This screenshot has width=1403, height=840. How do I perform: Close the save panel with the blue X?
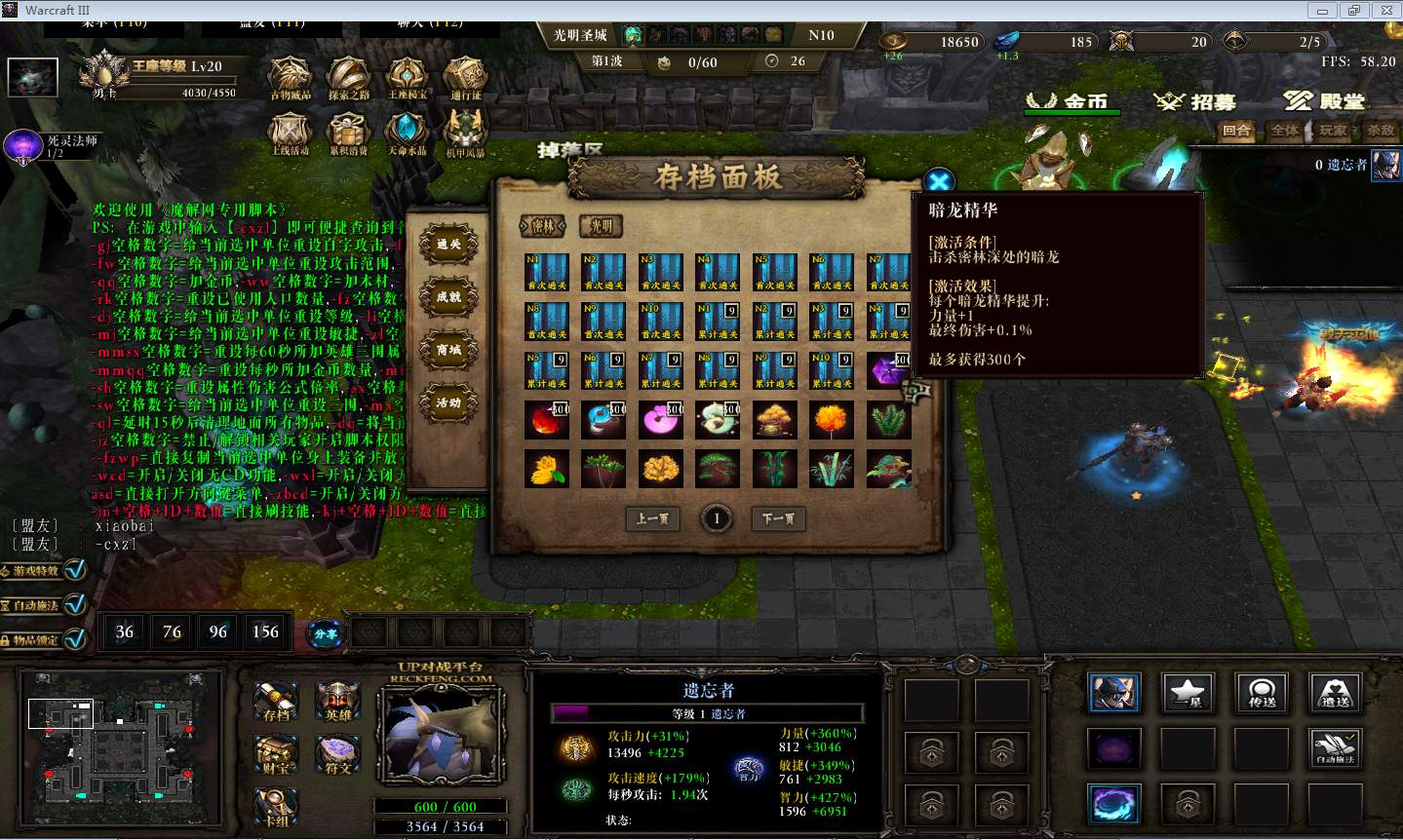(x=938, y=181)
